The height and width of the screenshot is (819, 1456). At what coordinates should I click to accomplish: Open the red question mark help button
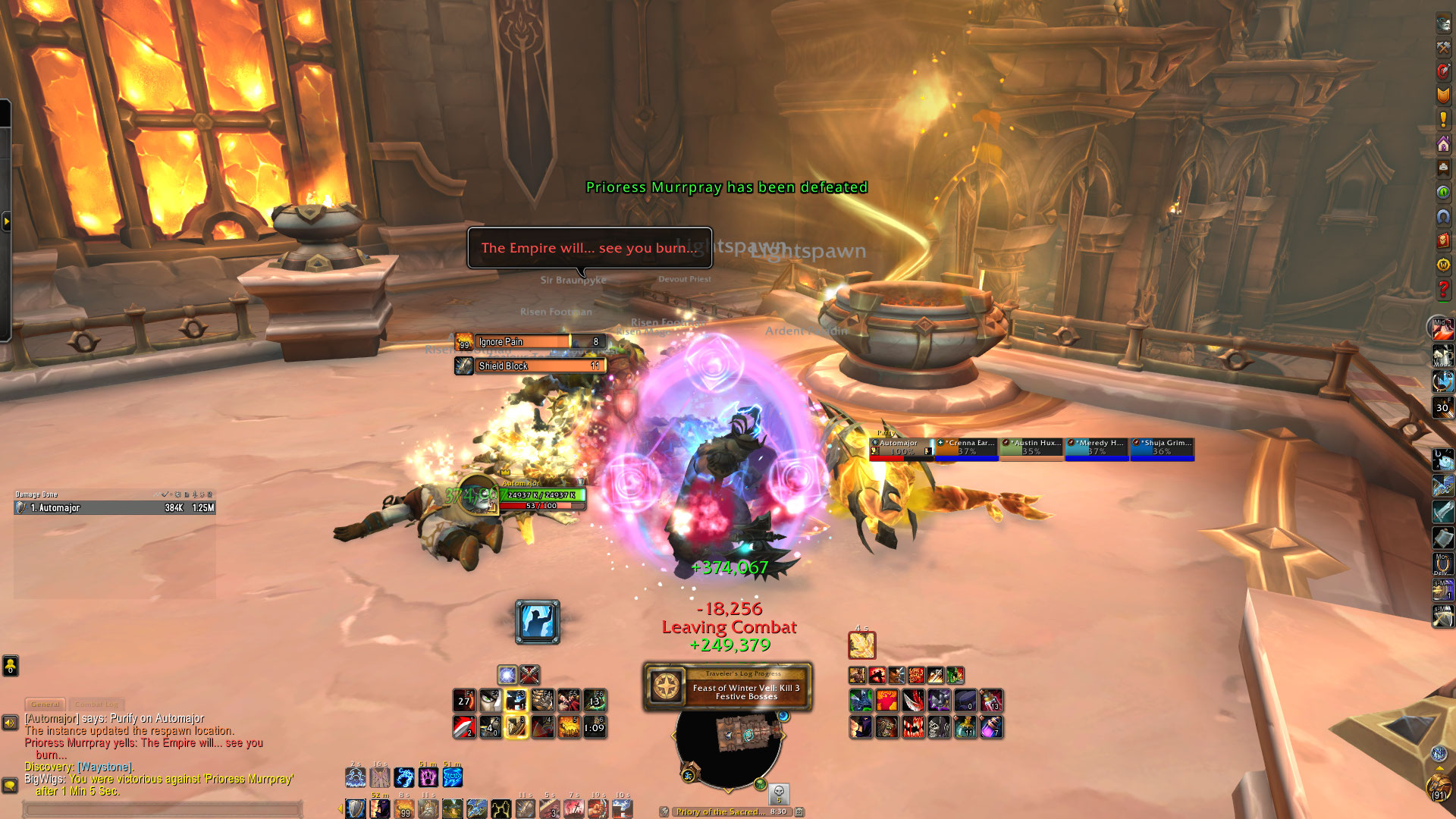[x=1443, y=289]
